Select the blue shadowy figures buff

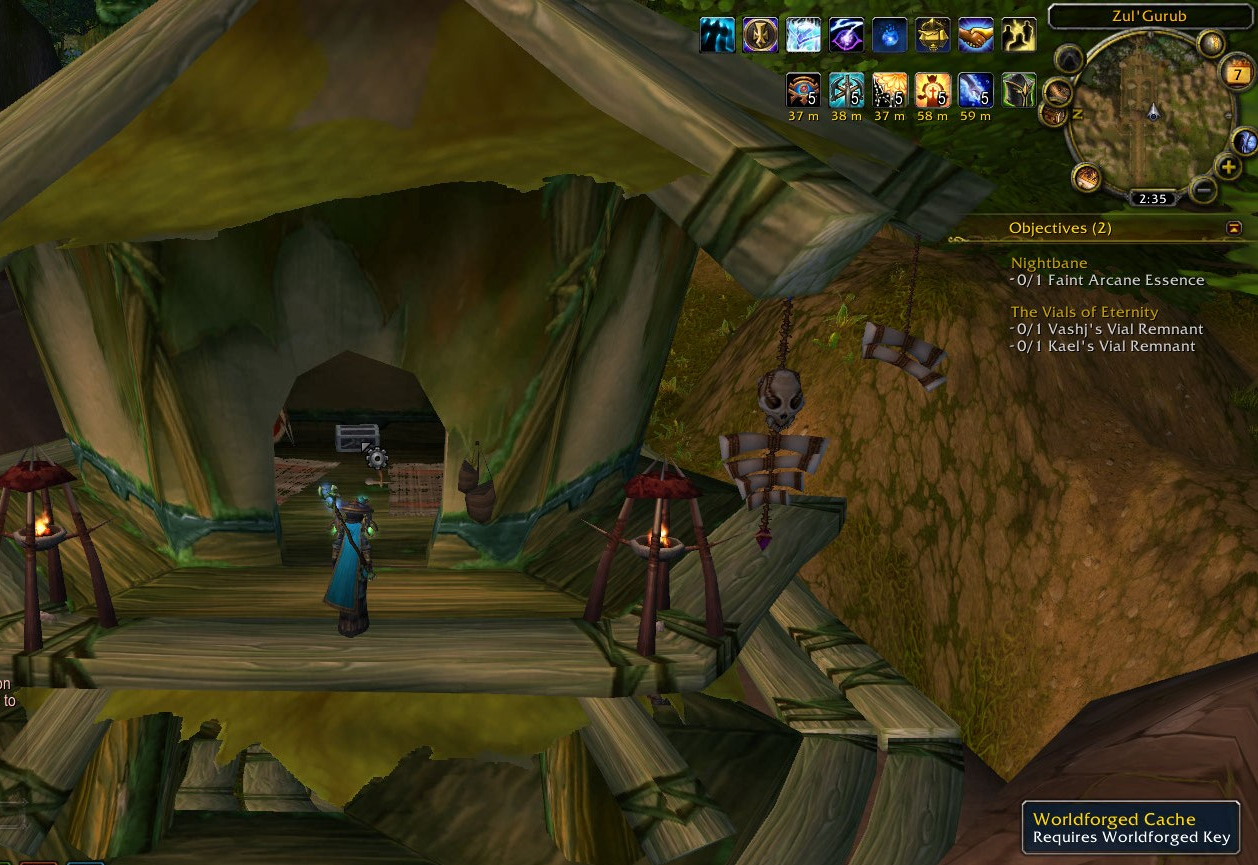(x=717, y=35)
